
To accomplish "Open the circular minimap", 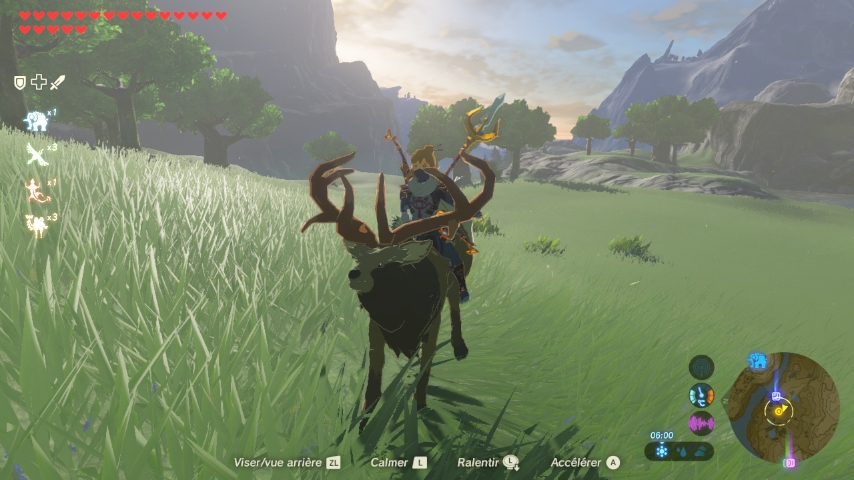I will click(783, 405).
